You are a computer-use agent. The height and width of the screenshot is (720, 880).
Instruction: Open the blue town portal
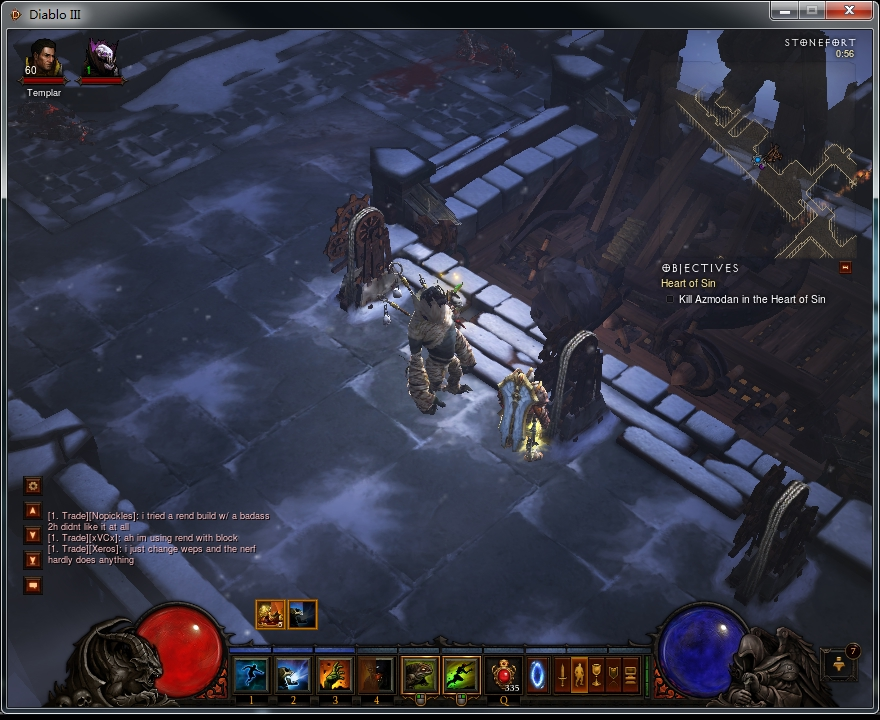538,674
